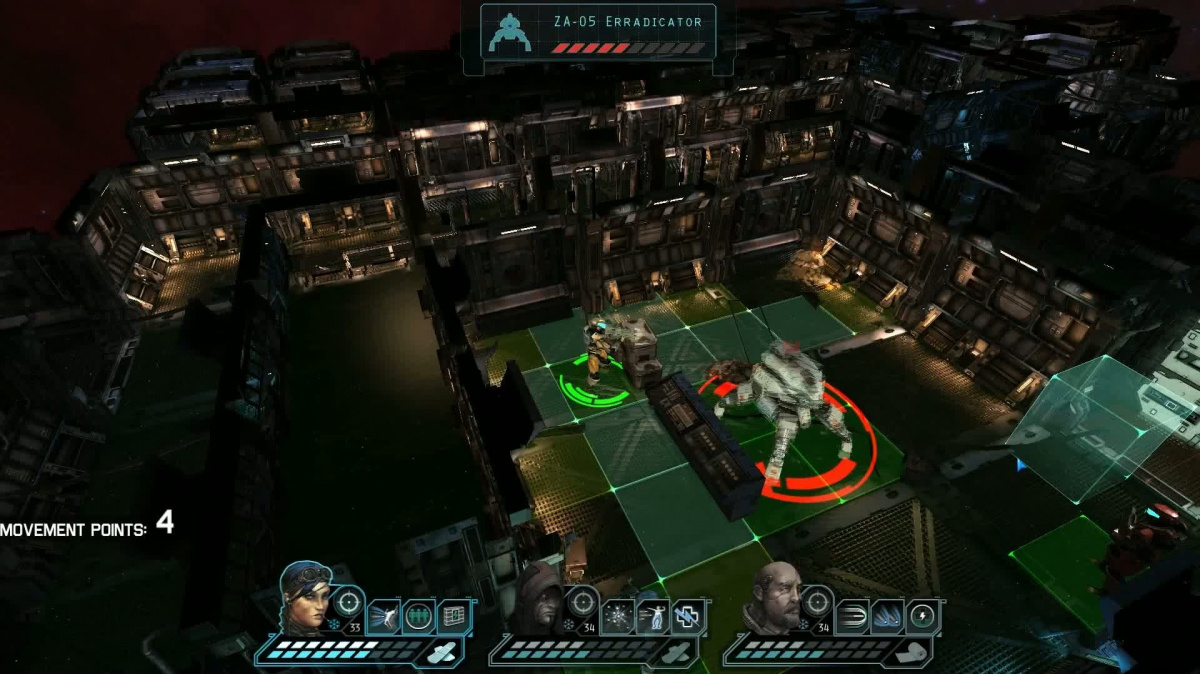This screenshot has width=1200, height=674.
Task: Use the hooded character's bandage item
Action: (x=678, y=652)
